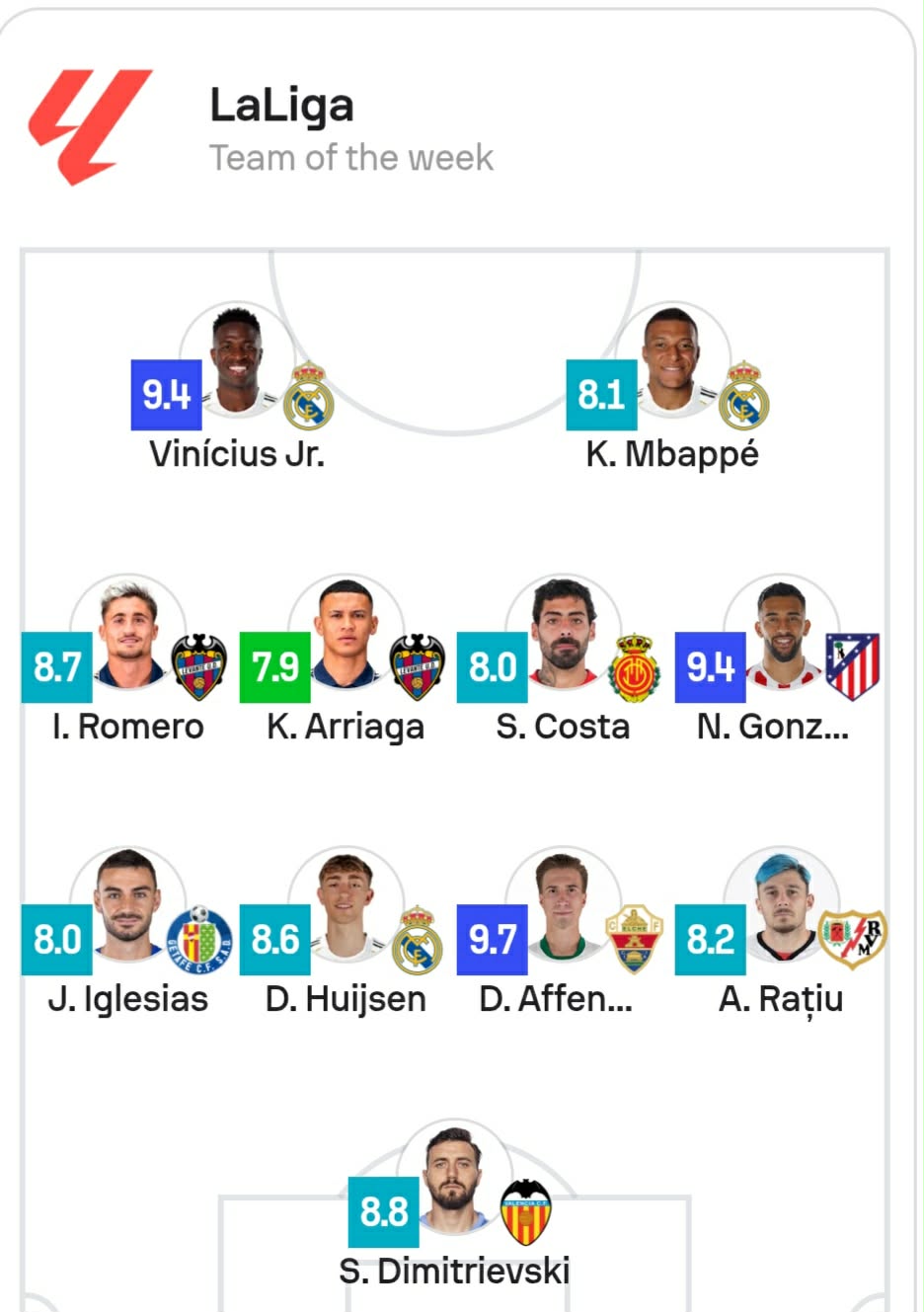Click Mallorca crest beside S. Costa
This screenshot has height=1312, width=924.
point(634,667)
